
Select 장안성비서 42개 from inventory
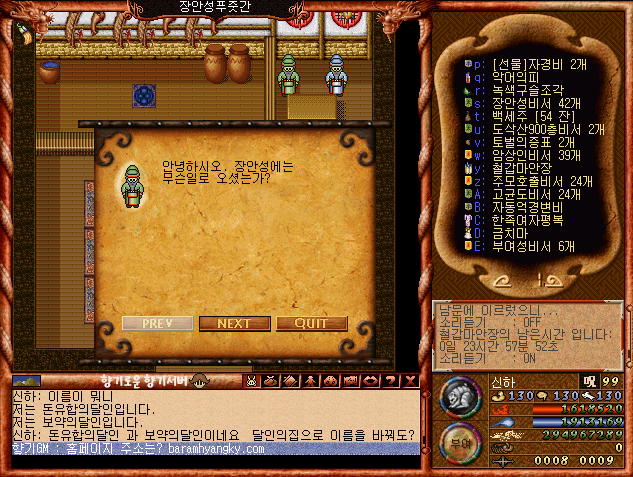coord(535,102)
